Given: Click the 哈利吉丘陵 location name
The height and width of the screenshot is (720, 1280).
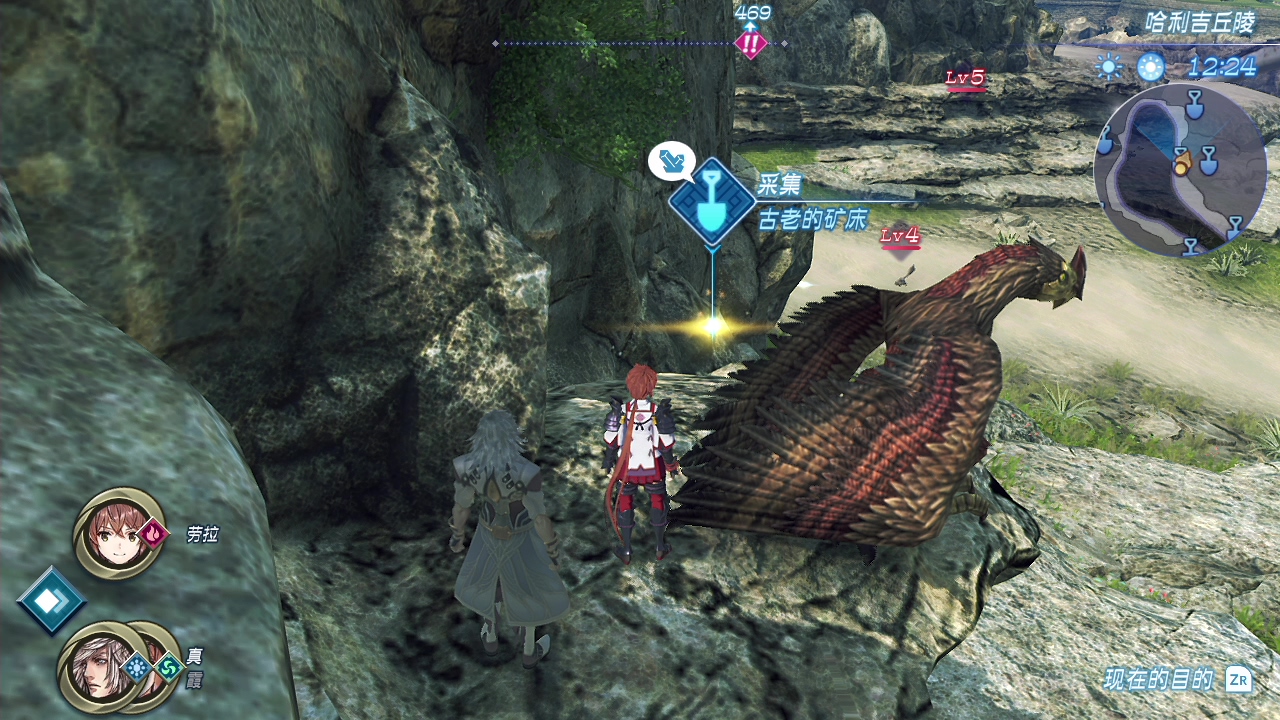Looking at the screenshot, I should coord(1200,24).
